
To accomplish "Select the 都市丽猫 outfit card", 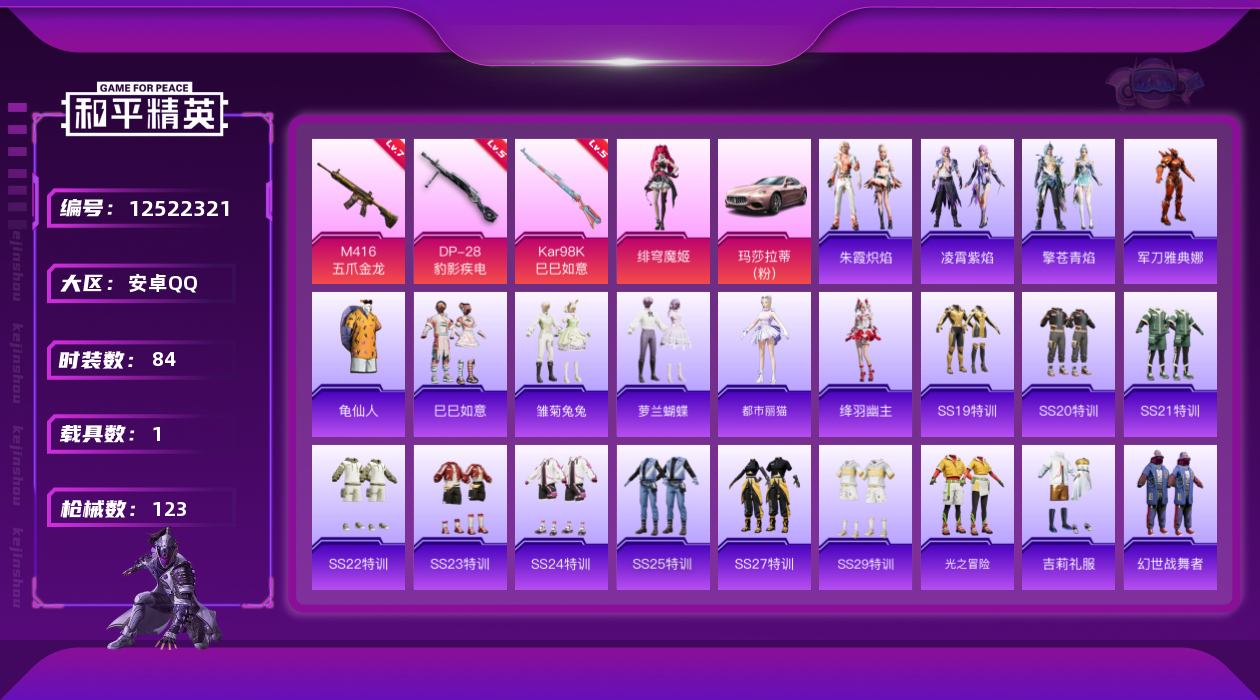I will (764, 364).
